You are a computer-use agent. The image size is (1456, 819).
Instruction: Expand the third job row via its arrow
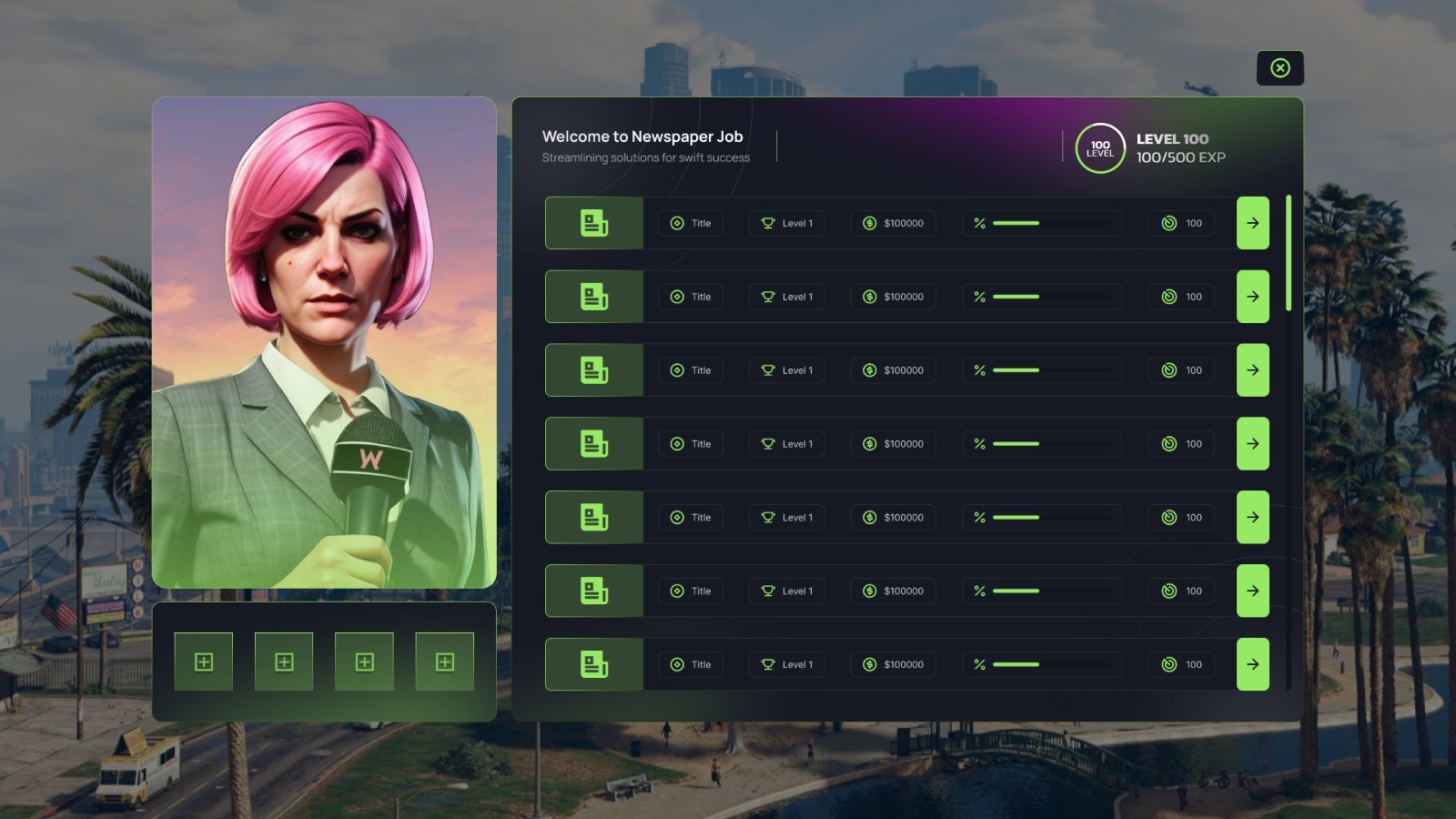pyautogui.click(x=1253, y=370)
